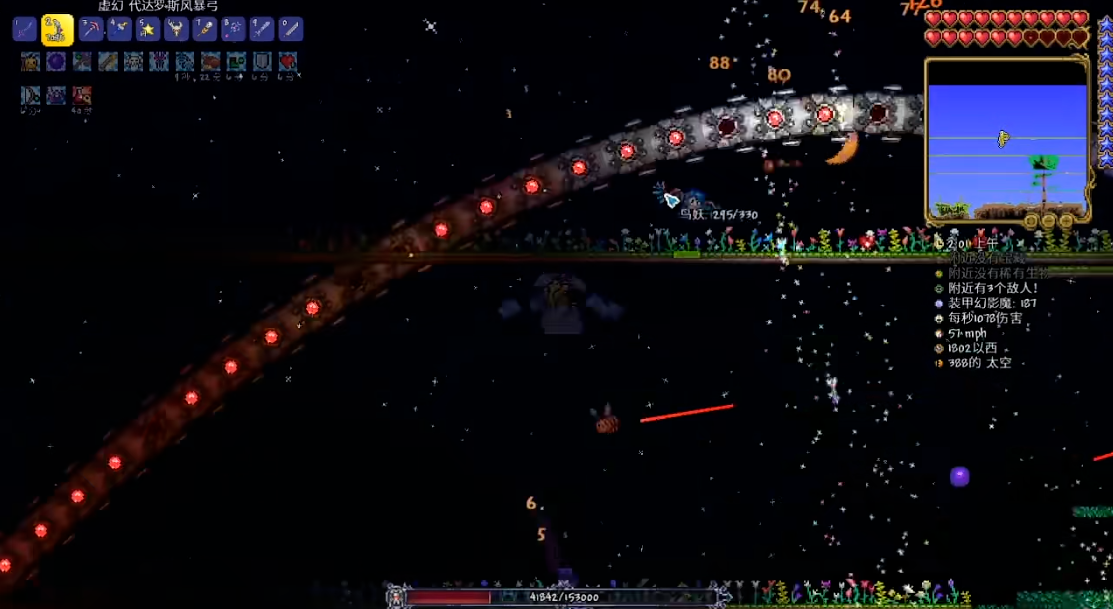Click the grey shield buff icon

coord(262,62)
